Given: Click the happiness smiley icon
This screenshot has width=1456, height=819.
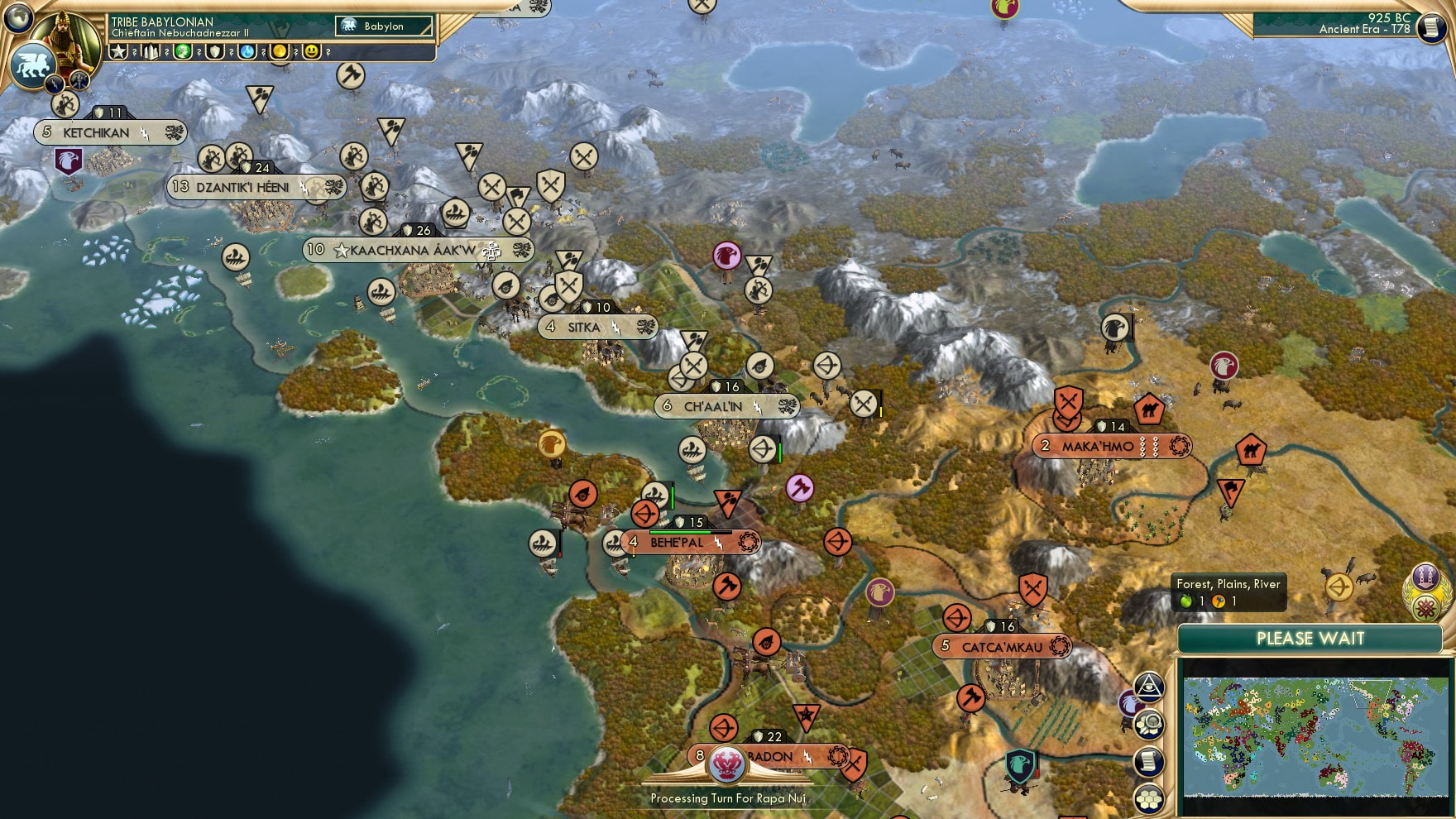Looking at the screenshot, I should 311,51.
